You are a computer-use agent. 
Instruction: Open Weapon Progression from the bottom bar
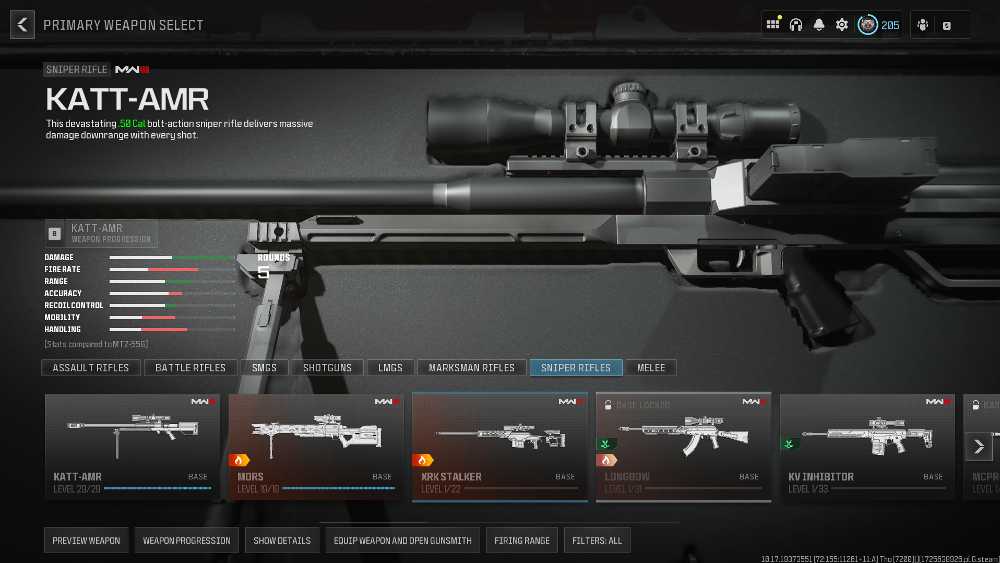point(186,541)
